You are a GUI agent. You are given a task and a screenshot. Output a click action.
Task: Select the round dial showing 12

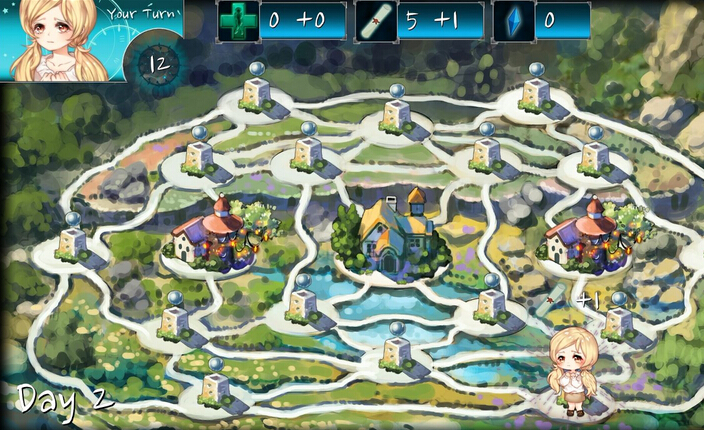157,66
